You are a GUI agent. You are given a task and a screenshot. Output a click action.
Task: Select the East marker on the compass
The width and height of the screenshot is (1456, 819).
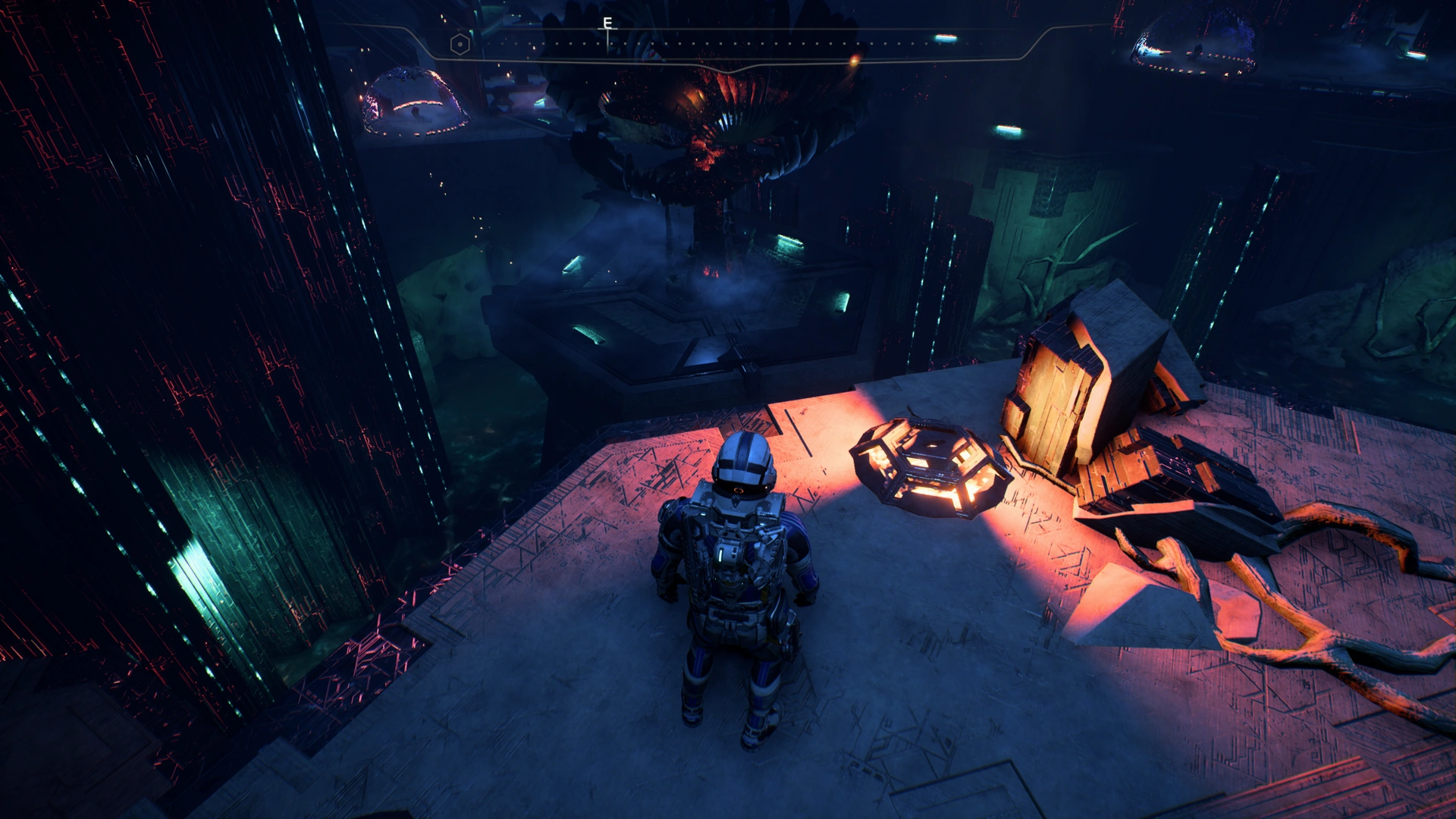click(607, 24)
